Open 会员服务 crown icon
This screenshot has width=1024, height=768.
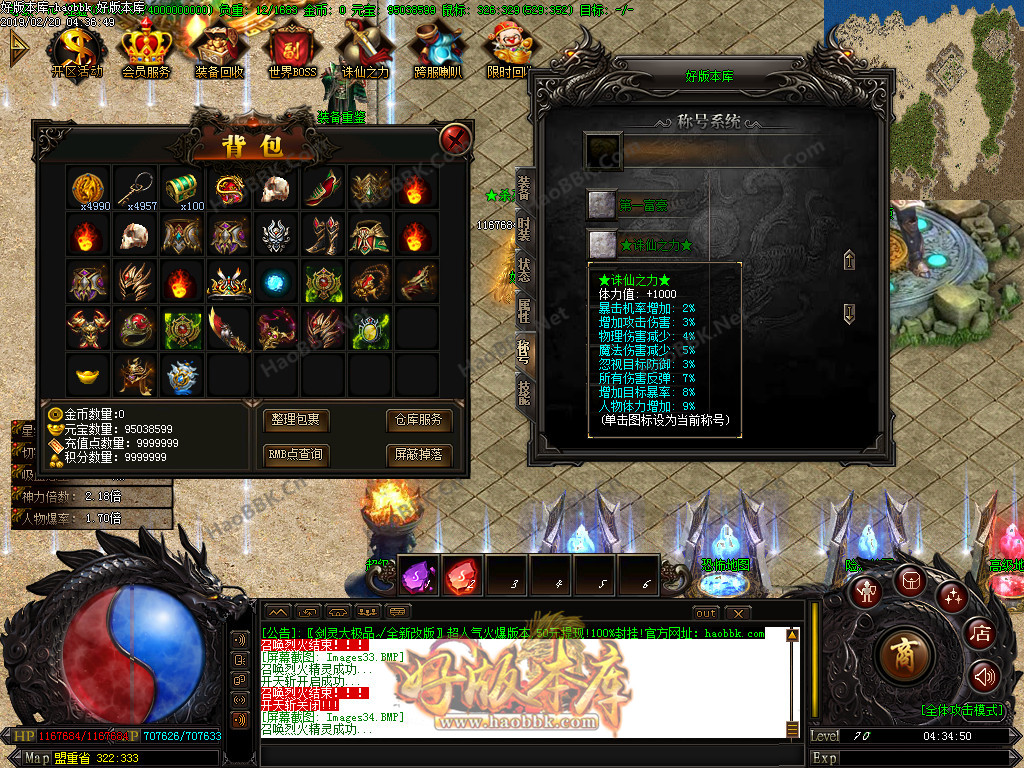coord(146,52)
